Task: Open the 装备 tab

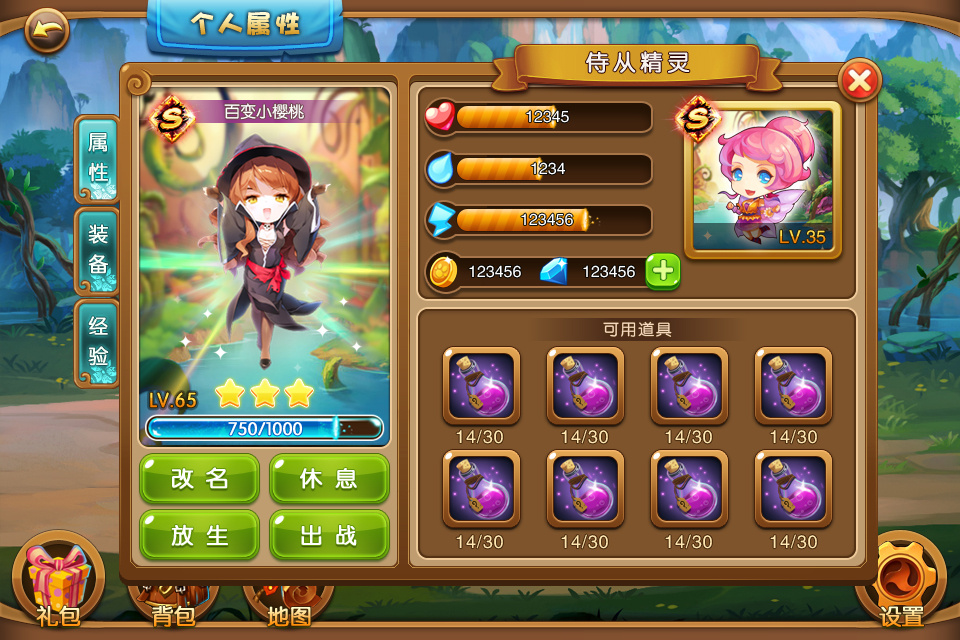Action: click(x=98, y=250)
